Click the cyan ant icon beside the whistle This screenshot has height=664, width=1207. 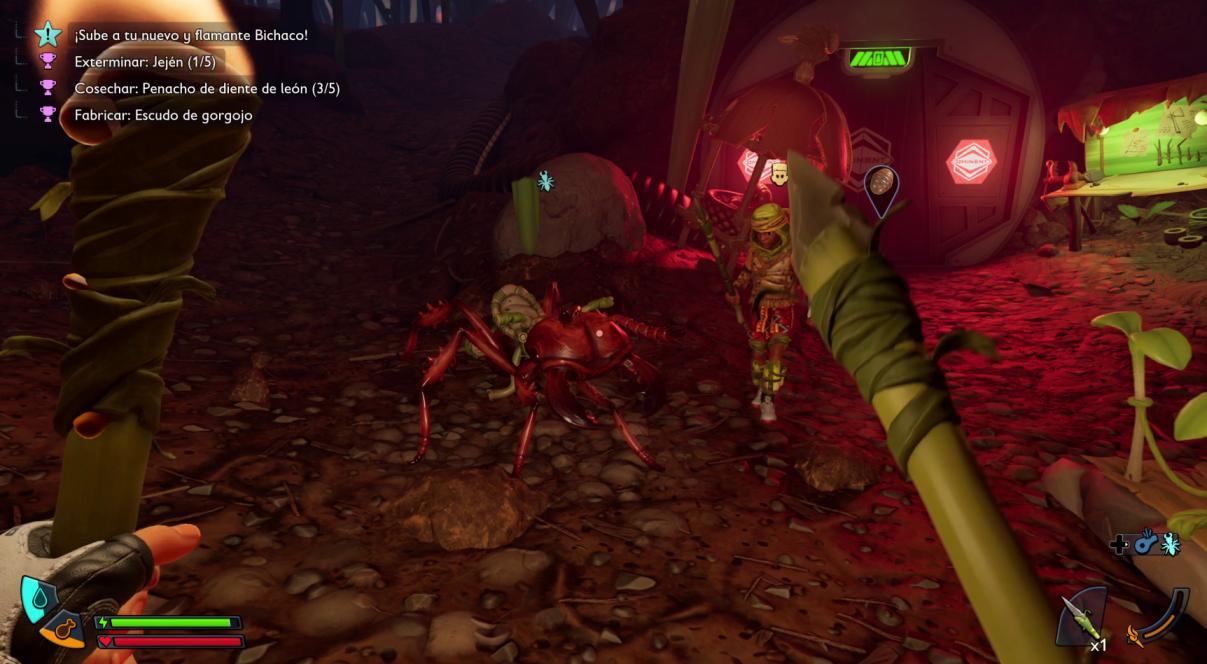click(1169, 544)
